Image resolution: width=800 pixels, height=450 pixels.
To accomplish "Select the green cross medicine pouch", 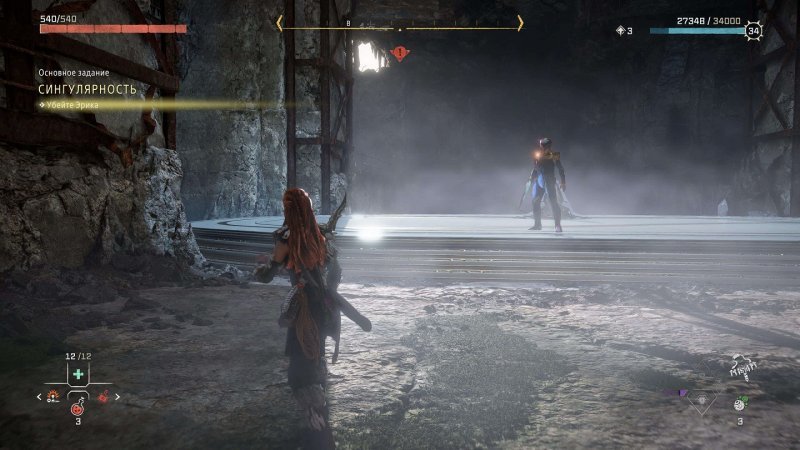I will point(78,374).
